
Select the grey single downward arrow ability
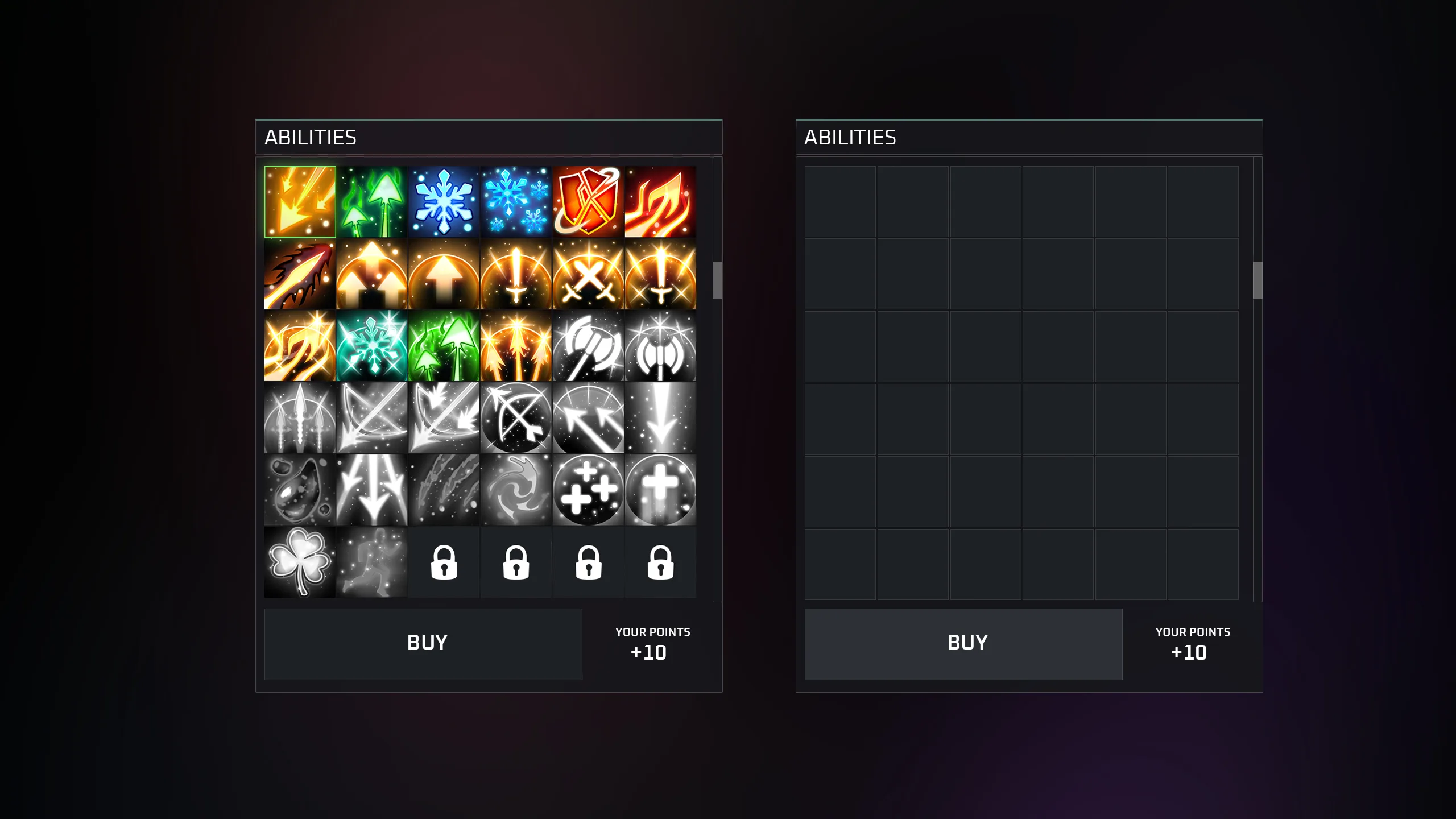click(660, 418)
